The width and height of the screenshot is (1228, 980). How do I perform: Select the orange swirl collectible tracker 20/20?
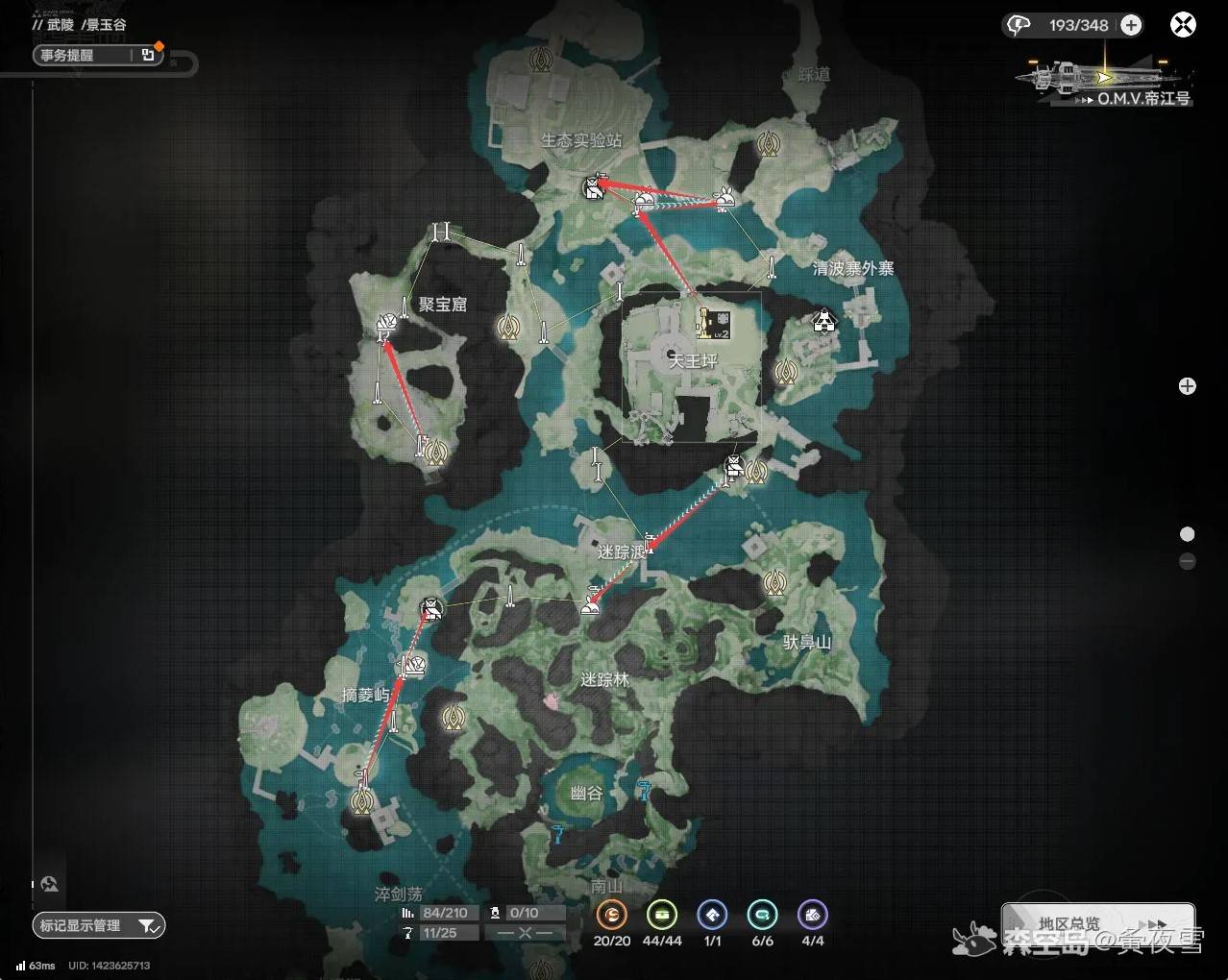pos(612,915)
